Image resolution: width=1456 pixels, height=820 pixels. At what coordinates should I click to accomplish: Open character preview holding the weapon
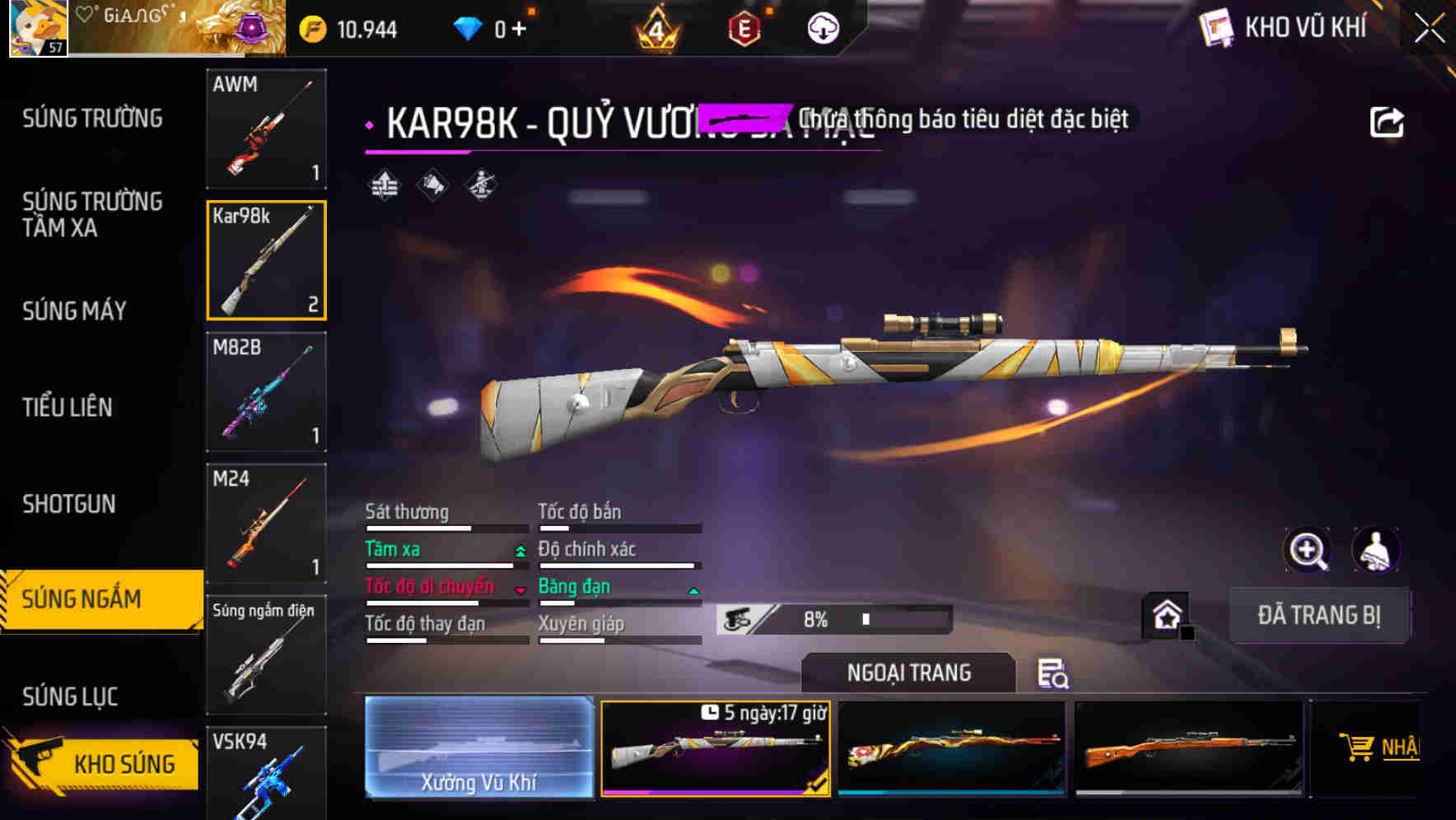(x=1377, y=550)
